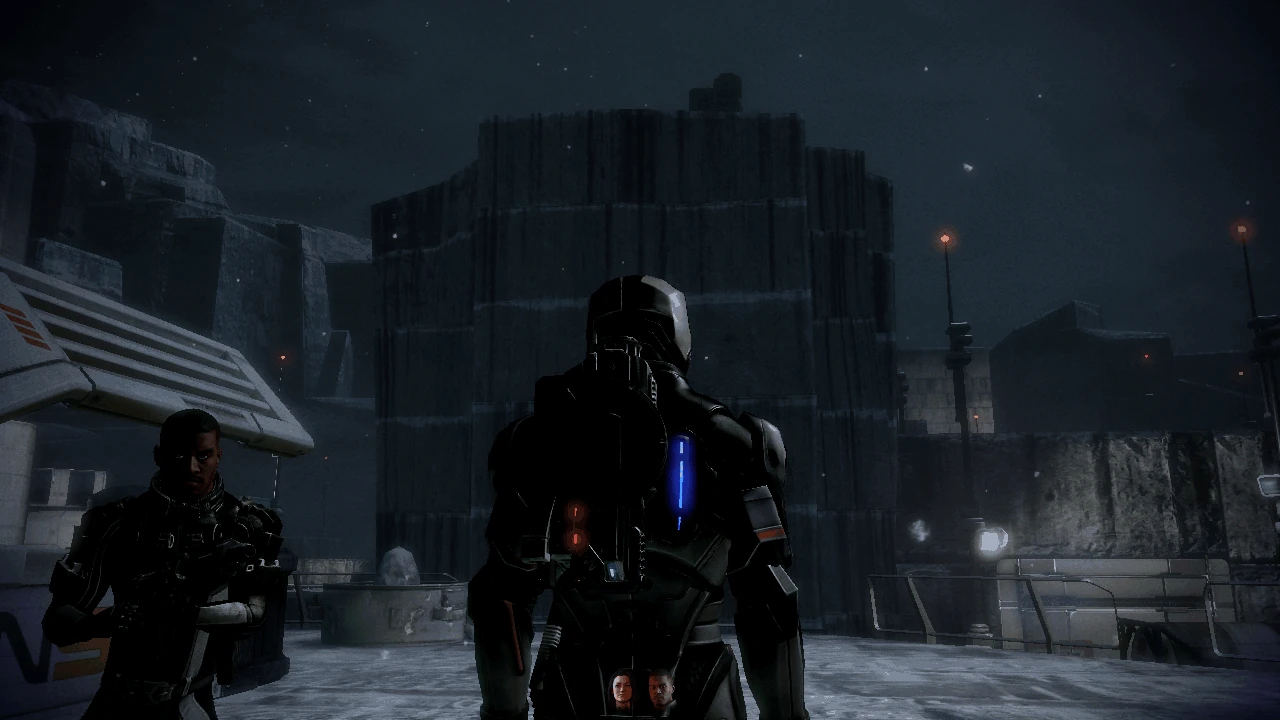Select Jacob's squad portrait

(659, 690)
